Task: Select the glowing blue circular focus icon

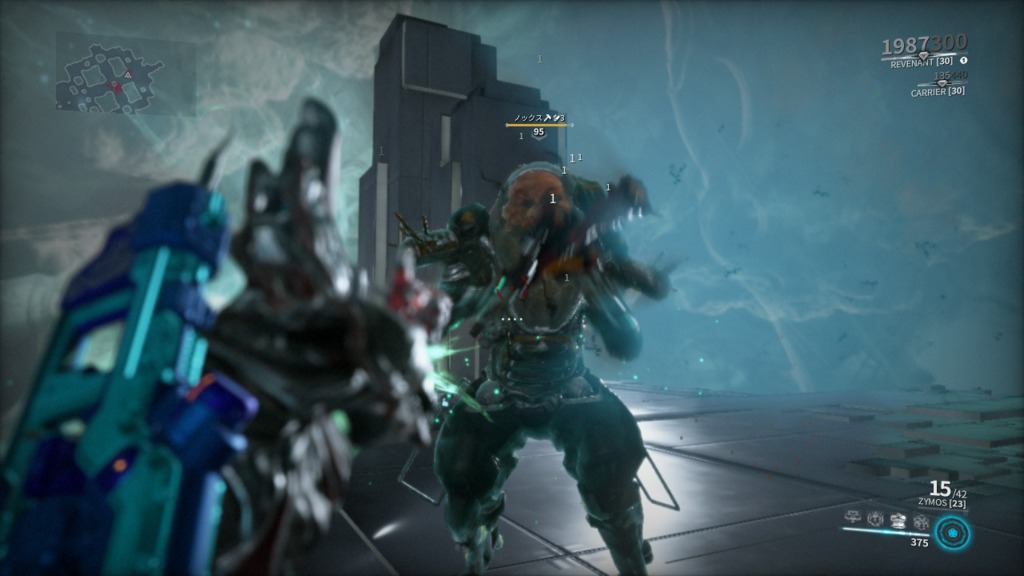Action: (954, 532)
